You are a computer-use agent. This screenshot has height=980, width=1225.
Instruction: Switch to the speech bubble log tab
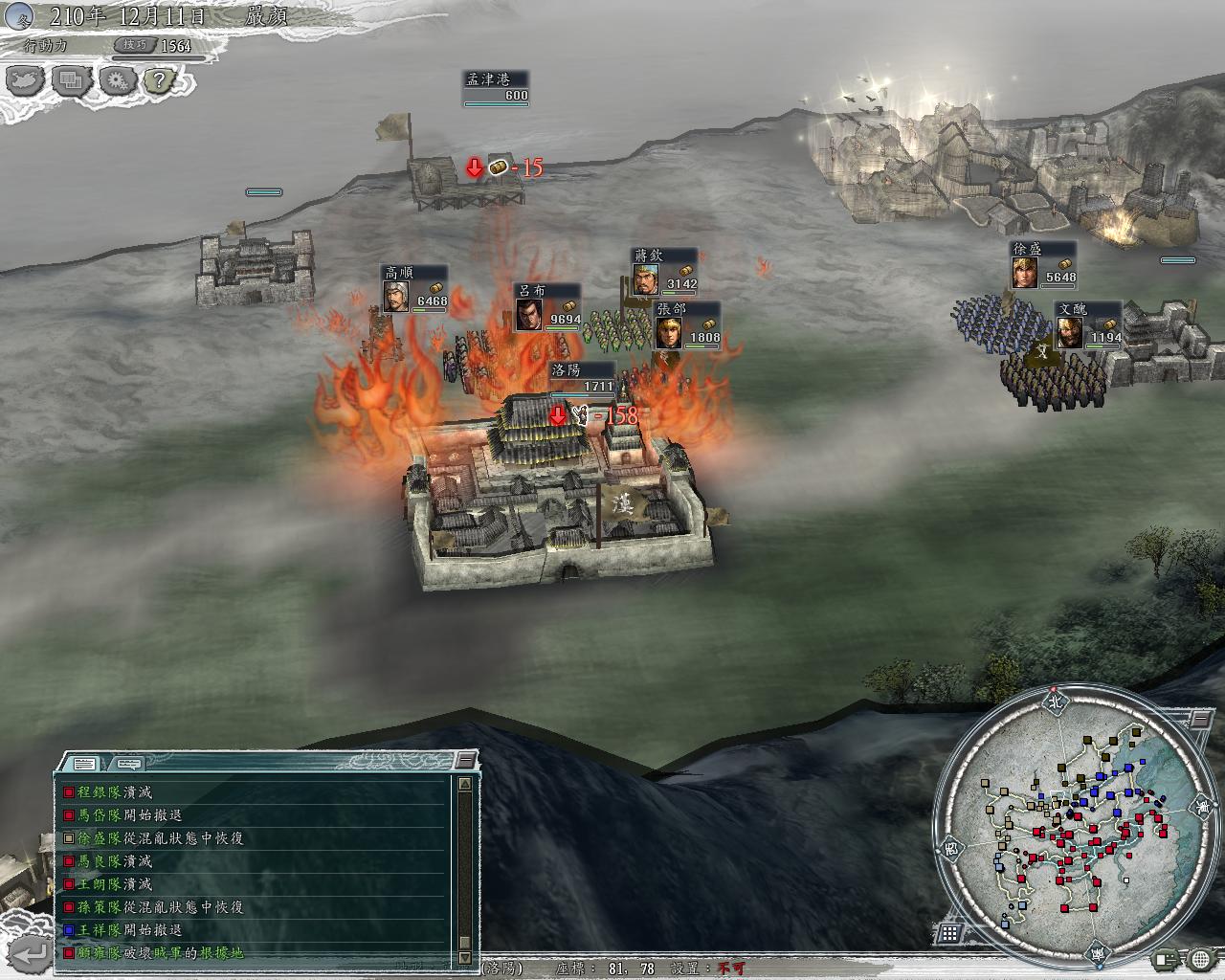coord(127,764)
